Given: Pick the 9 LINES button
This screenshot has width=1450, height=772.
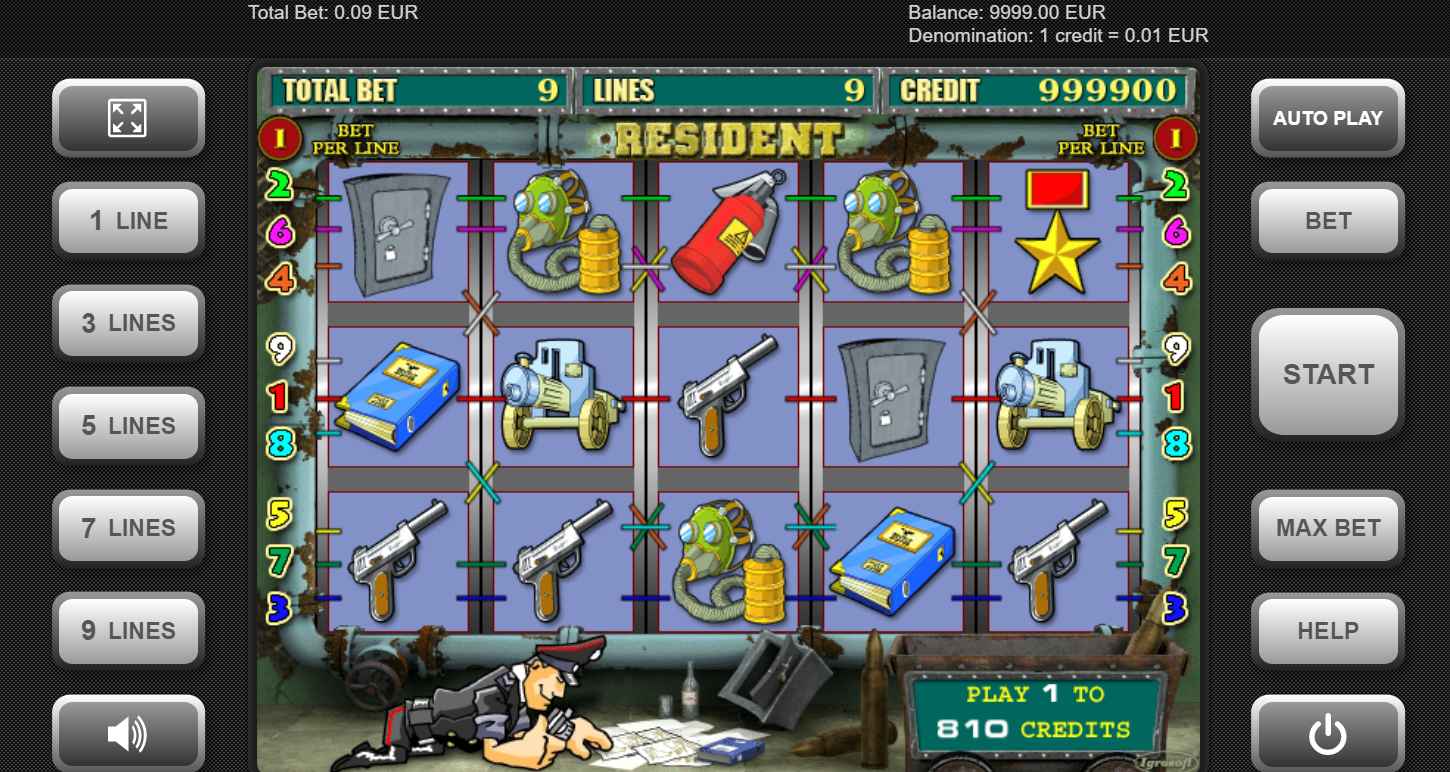Looking at the screenshot, I should (x=128, y=631).
